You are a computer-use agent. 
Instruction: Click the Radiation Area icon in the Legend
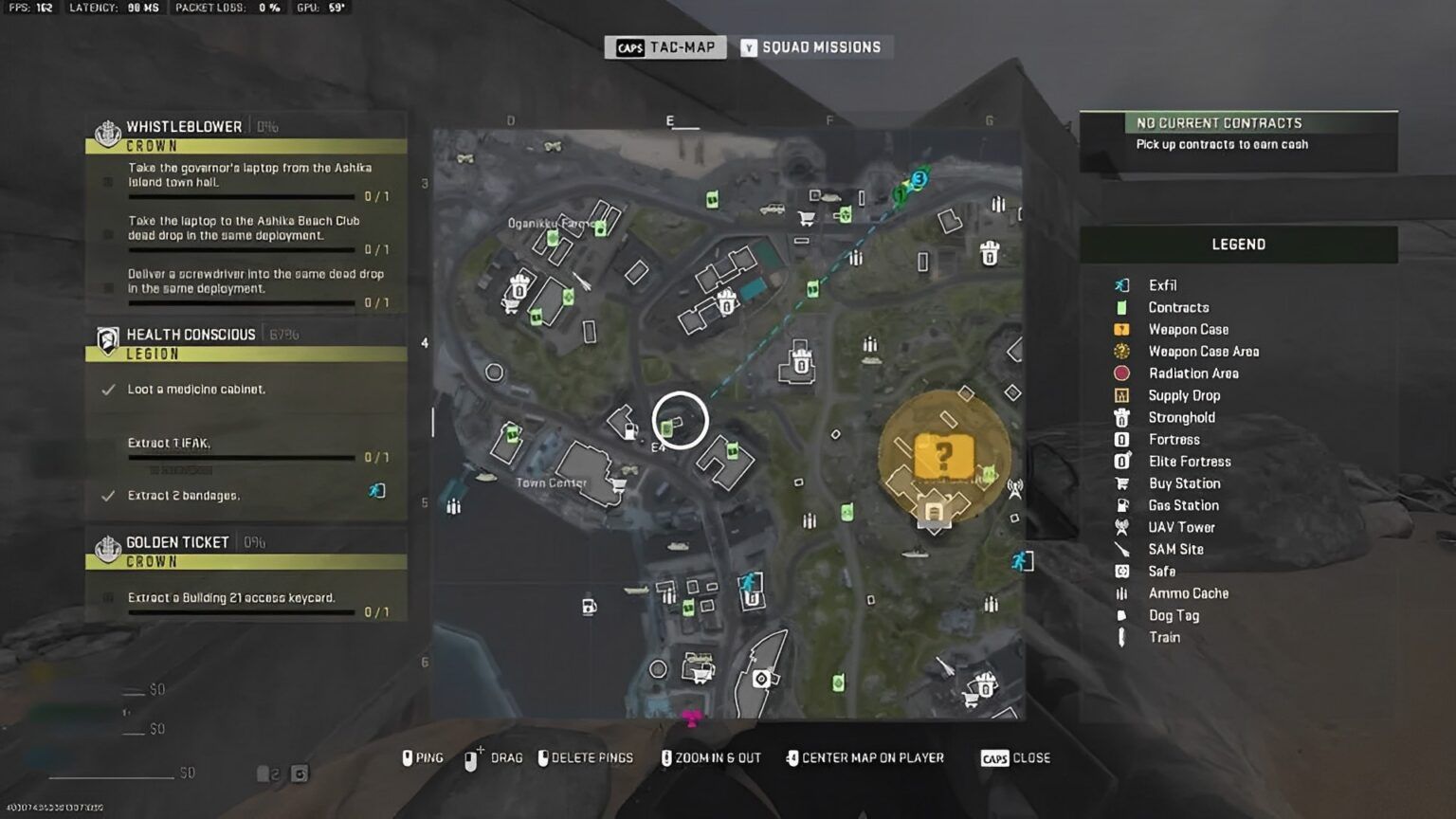click(x=1122, y=373)
